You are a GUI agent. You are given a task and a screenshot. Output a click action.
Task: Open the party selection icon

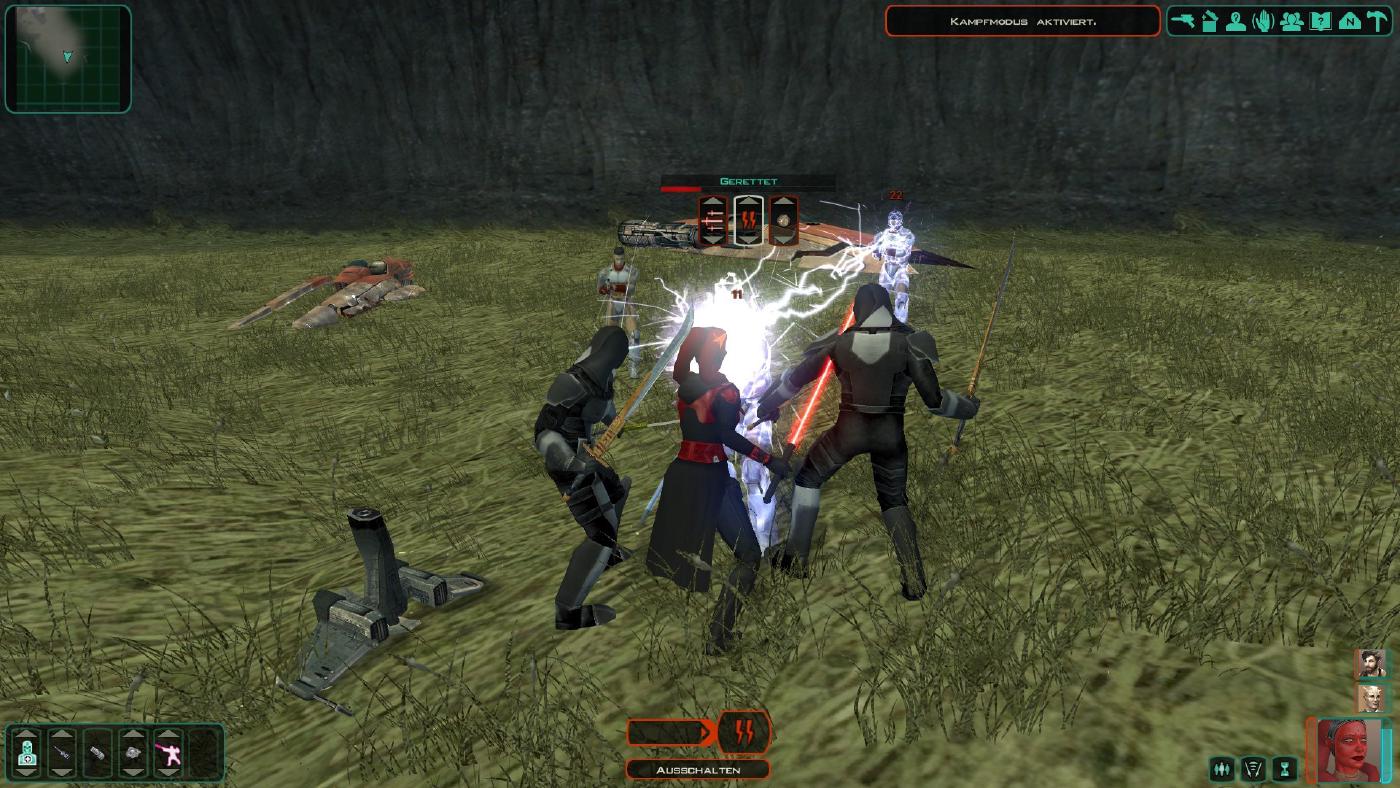point(1291,21)
